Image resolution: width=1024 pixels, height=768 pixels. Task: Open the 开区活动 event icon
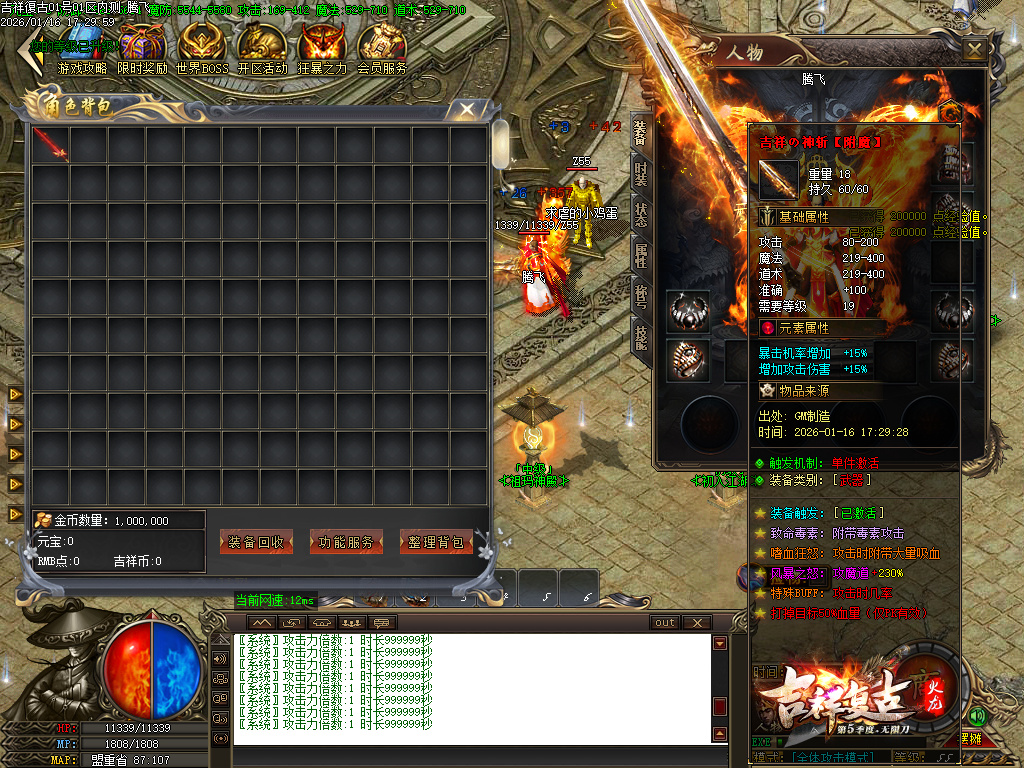pos(262,47)
